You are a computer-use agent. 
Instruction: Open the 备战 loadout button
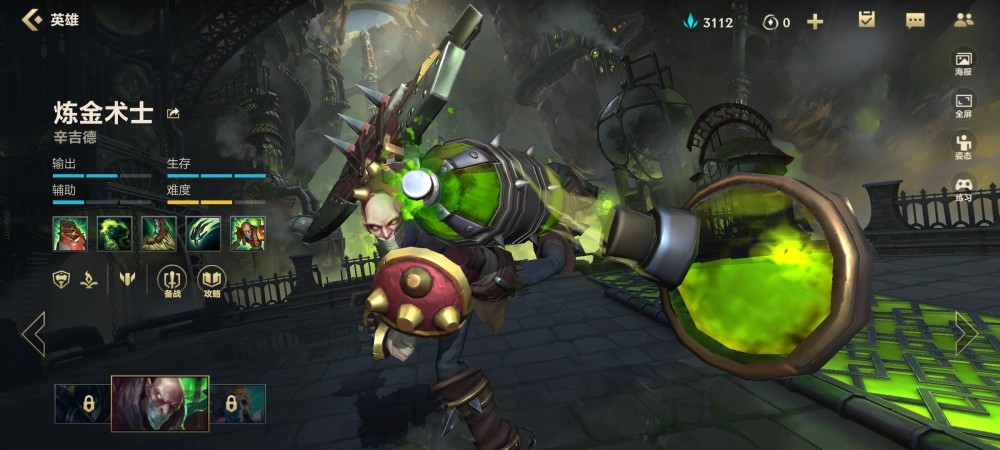[x=173, y=280]
